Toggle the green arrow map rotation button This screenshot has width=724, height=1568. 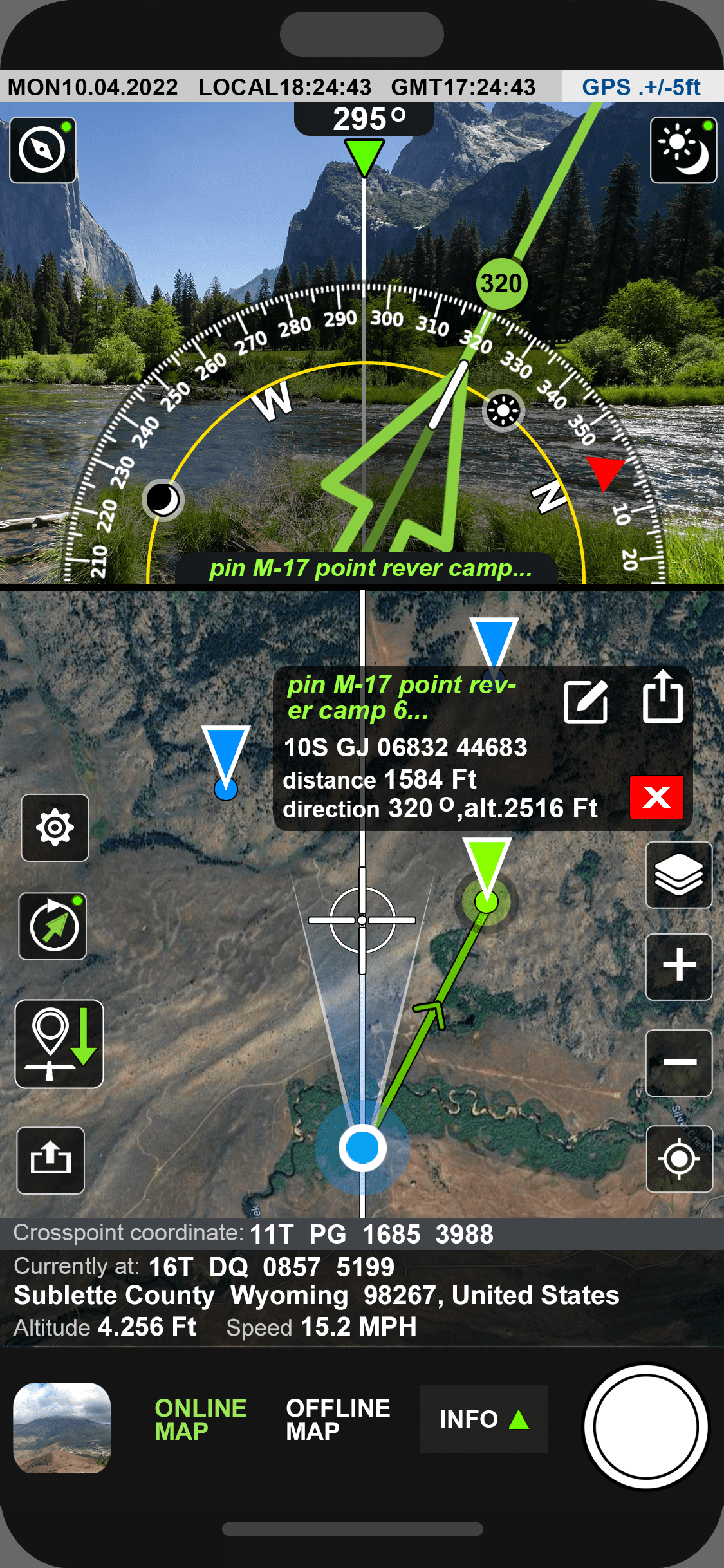[53, 926]
